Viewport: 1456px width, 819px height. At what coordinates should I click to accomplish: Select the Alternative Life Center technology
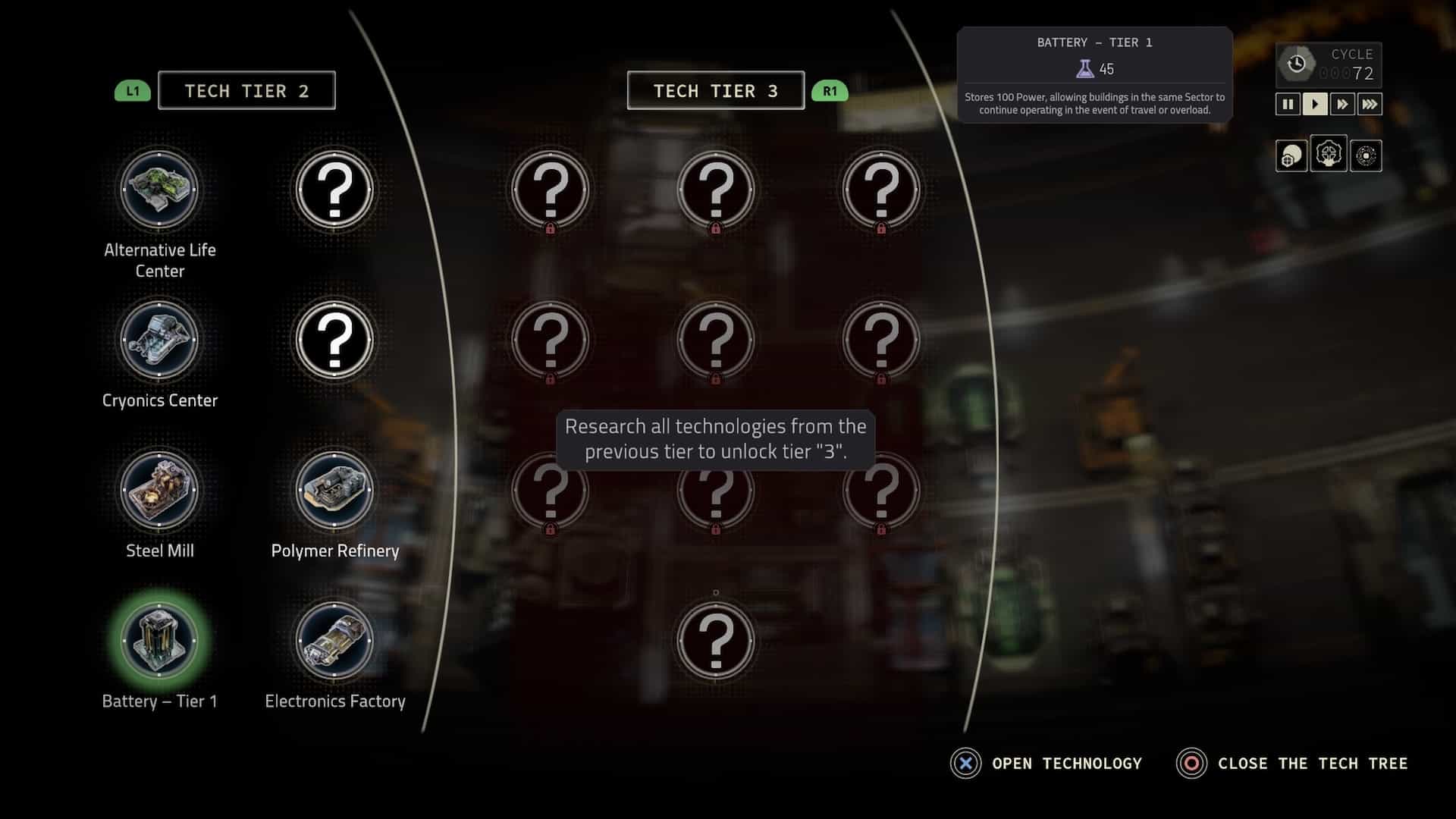[x=159, y=189]
